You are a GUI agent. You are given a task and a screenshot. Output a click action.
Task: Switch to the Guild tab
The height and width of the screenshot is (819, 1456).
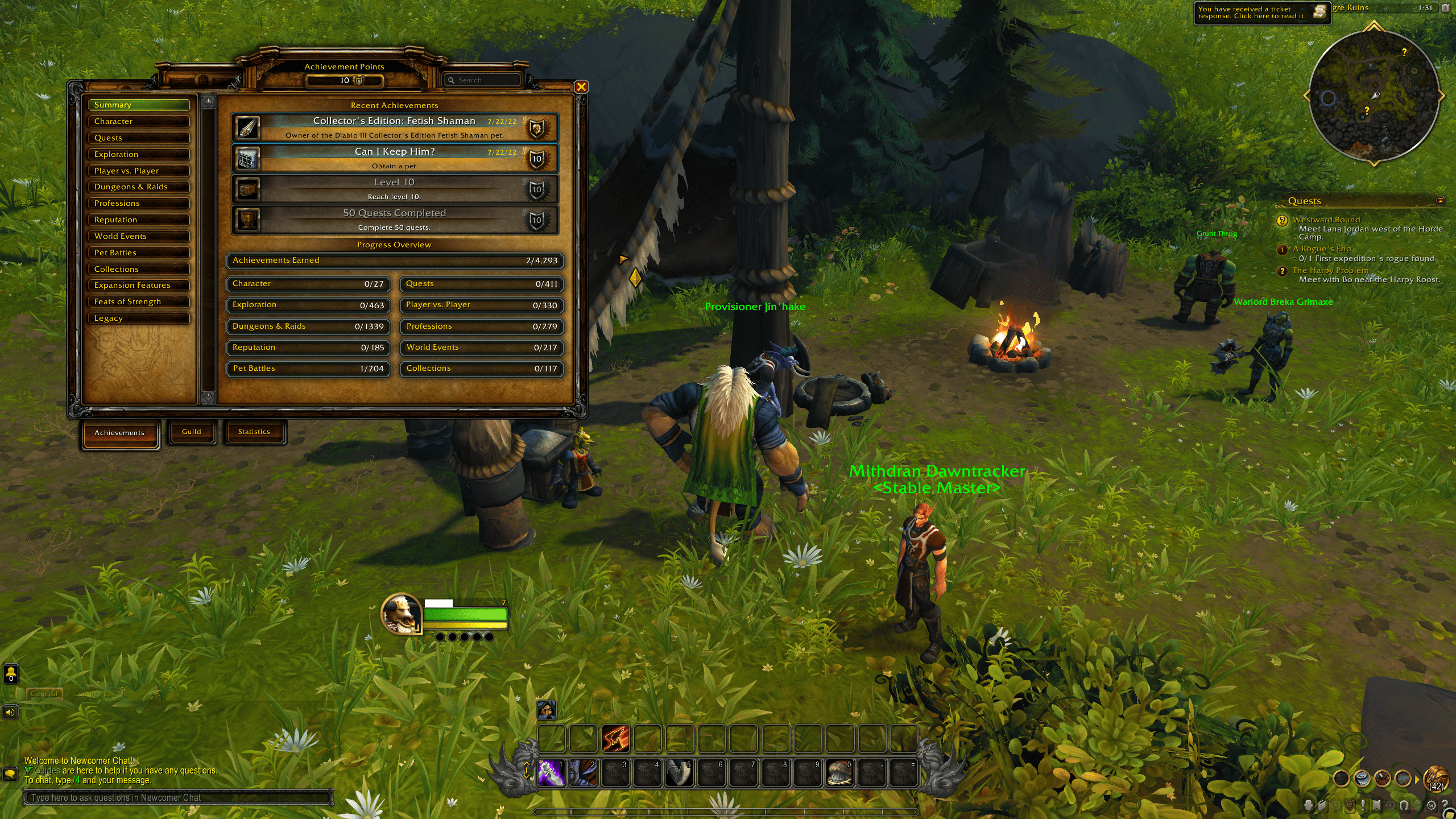point(192,432)
